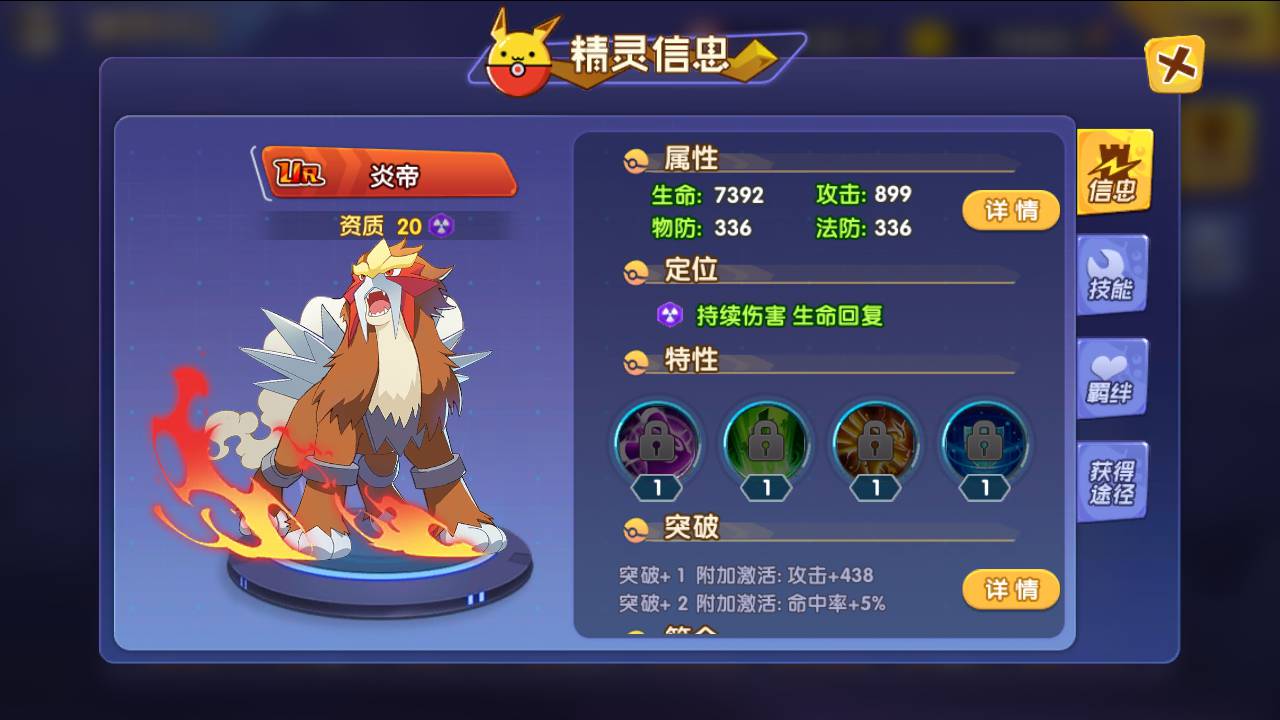
Task: Choose the locked green trait icon
Action: coord(766,441)
